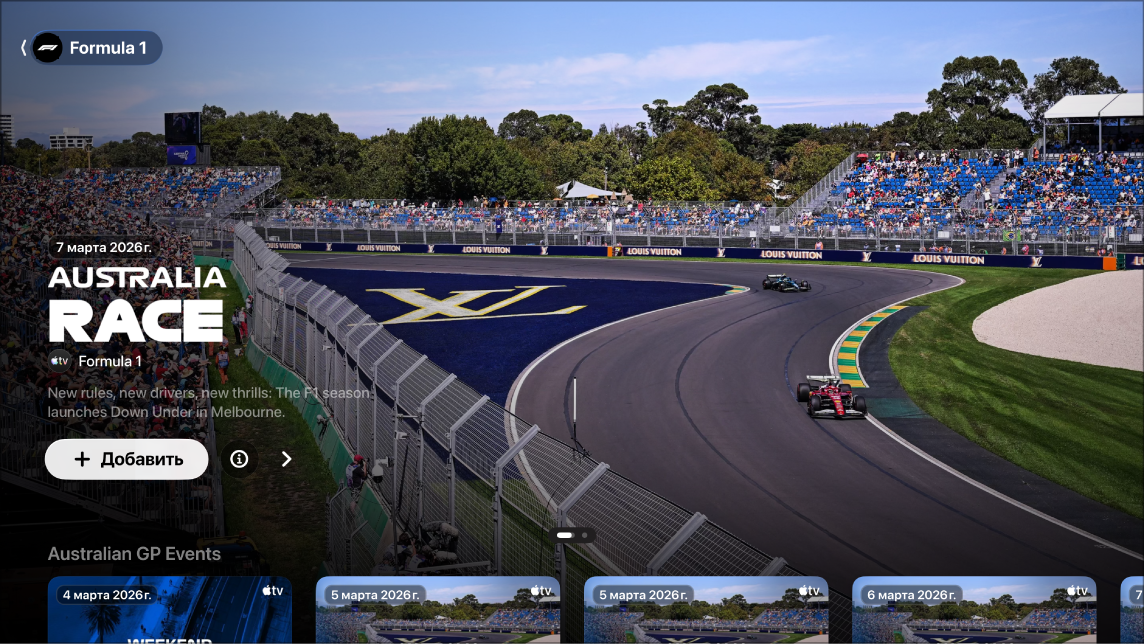Image resolution: width=1144 pixels, height=644 pixels.
Task: Open the 6 марта 2026 event thumbnail
Action: pos(973,610)
